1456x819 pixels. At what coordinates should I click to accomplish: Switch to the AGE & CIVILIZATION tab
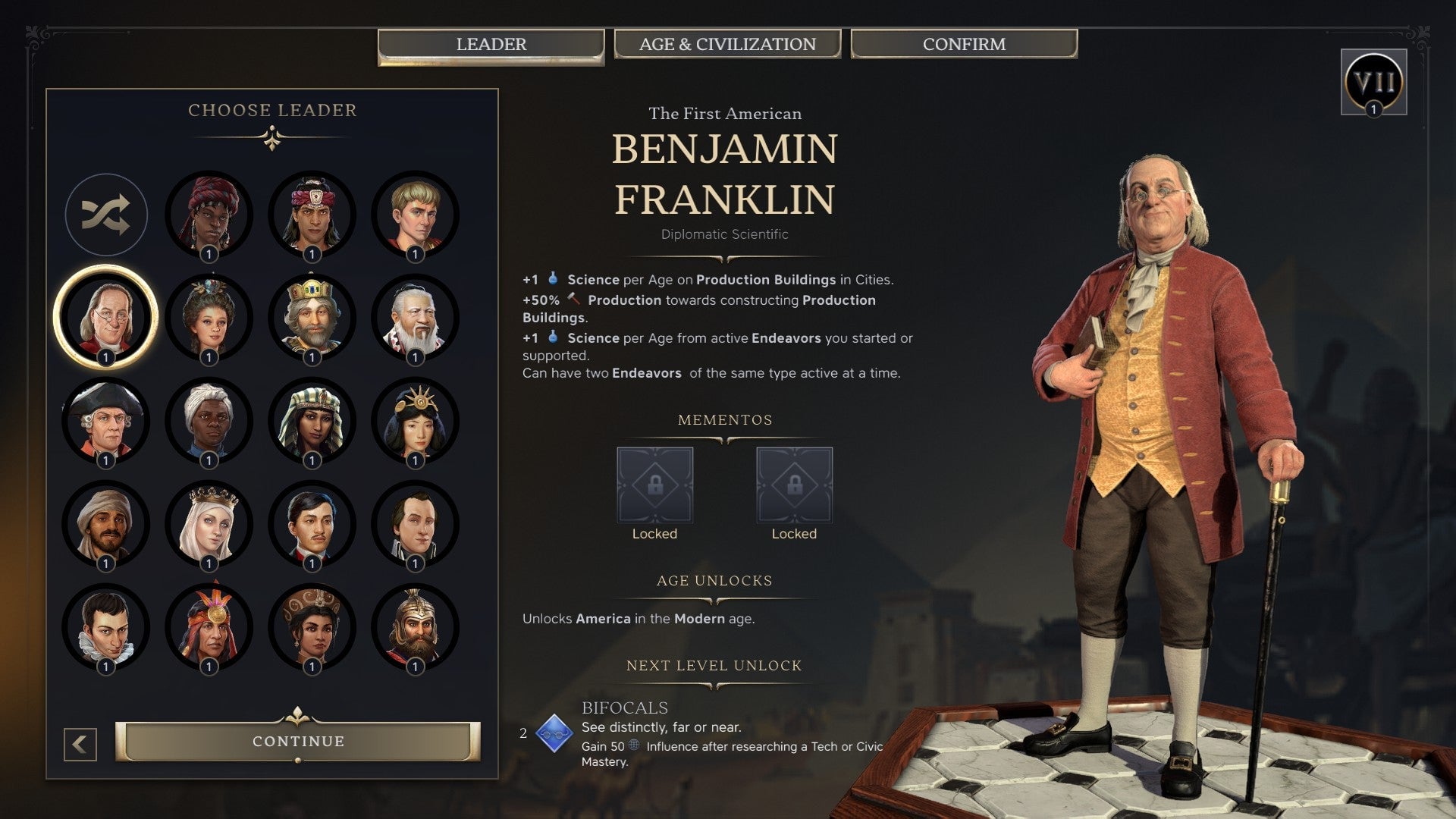[726, 44]
